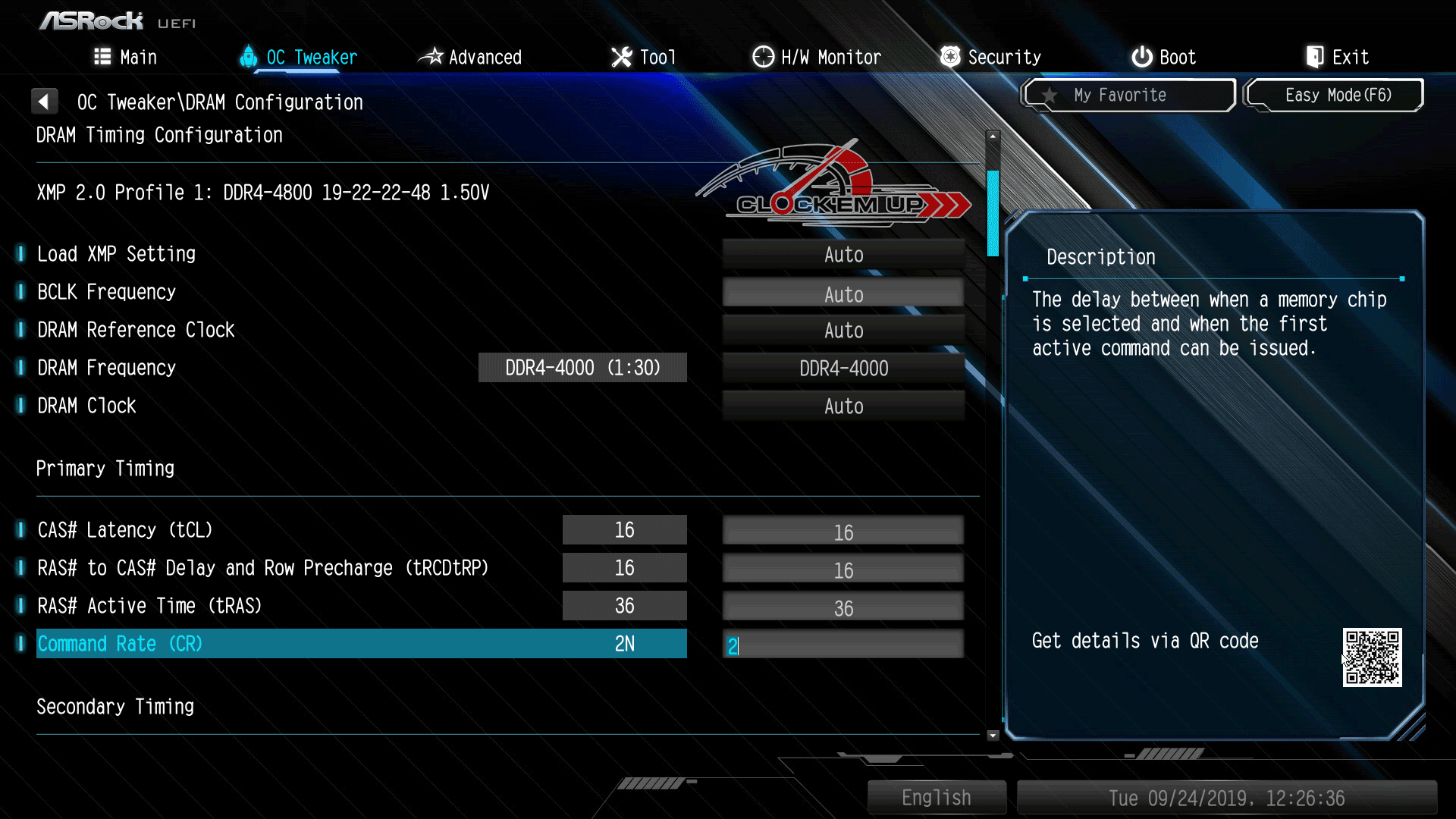Open the Security tab
Viewport: 1456px width, 819px height.
point(990,57)
